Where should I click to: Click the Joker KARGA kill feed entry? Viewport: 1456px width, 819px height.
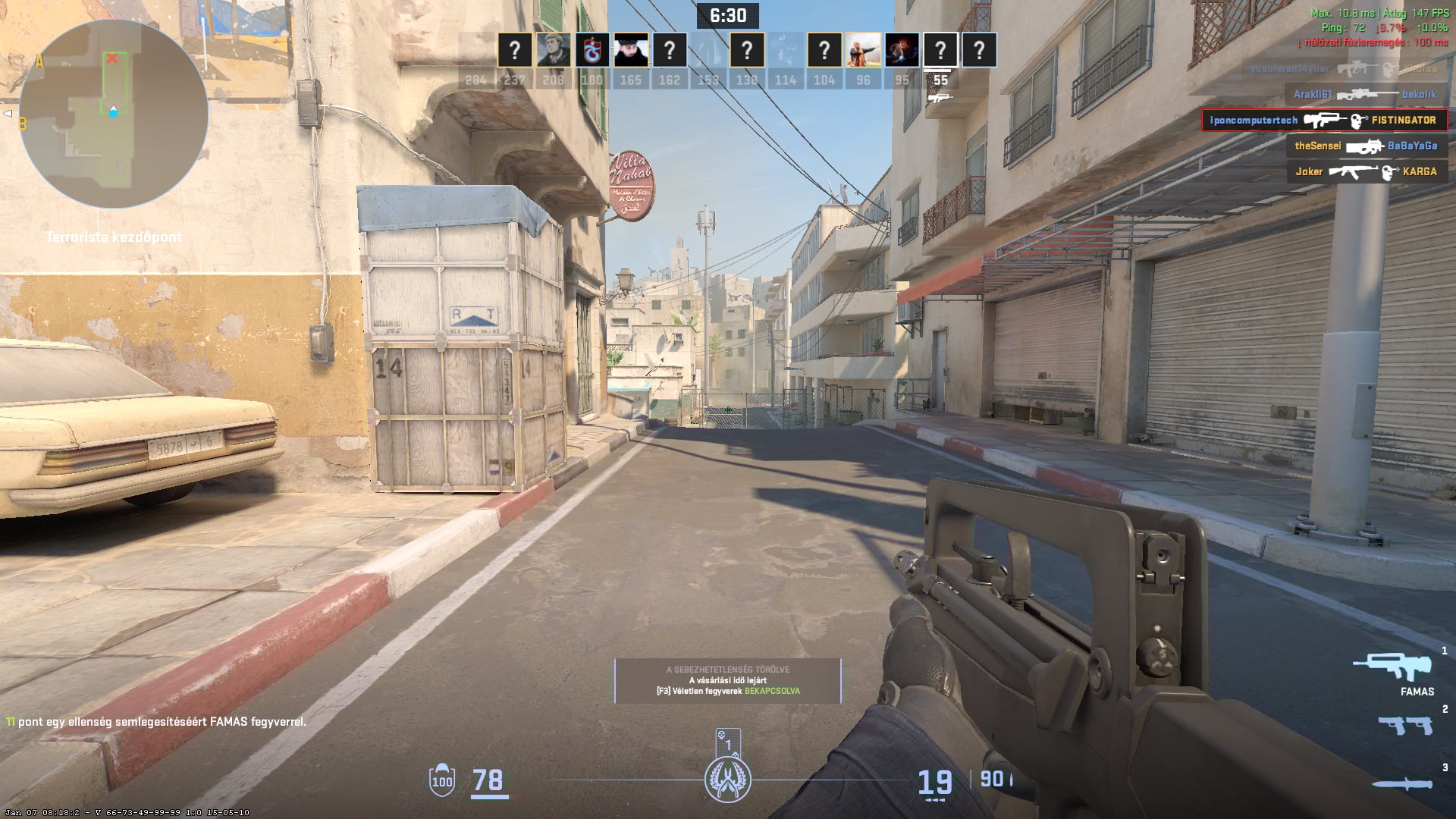pos(1367,171)
